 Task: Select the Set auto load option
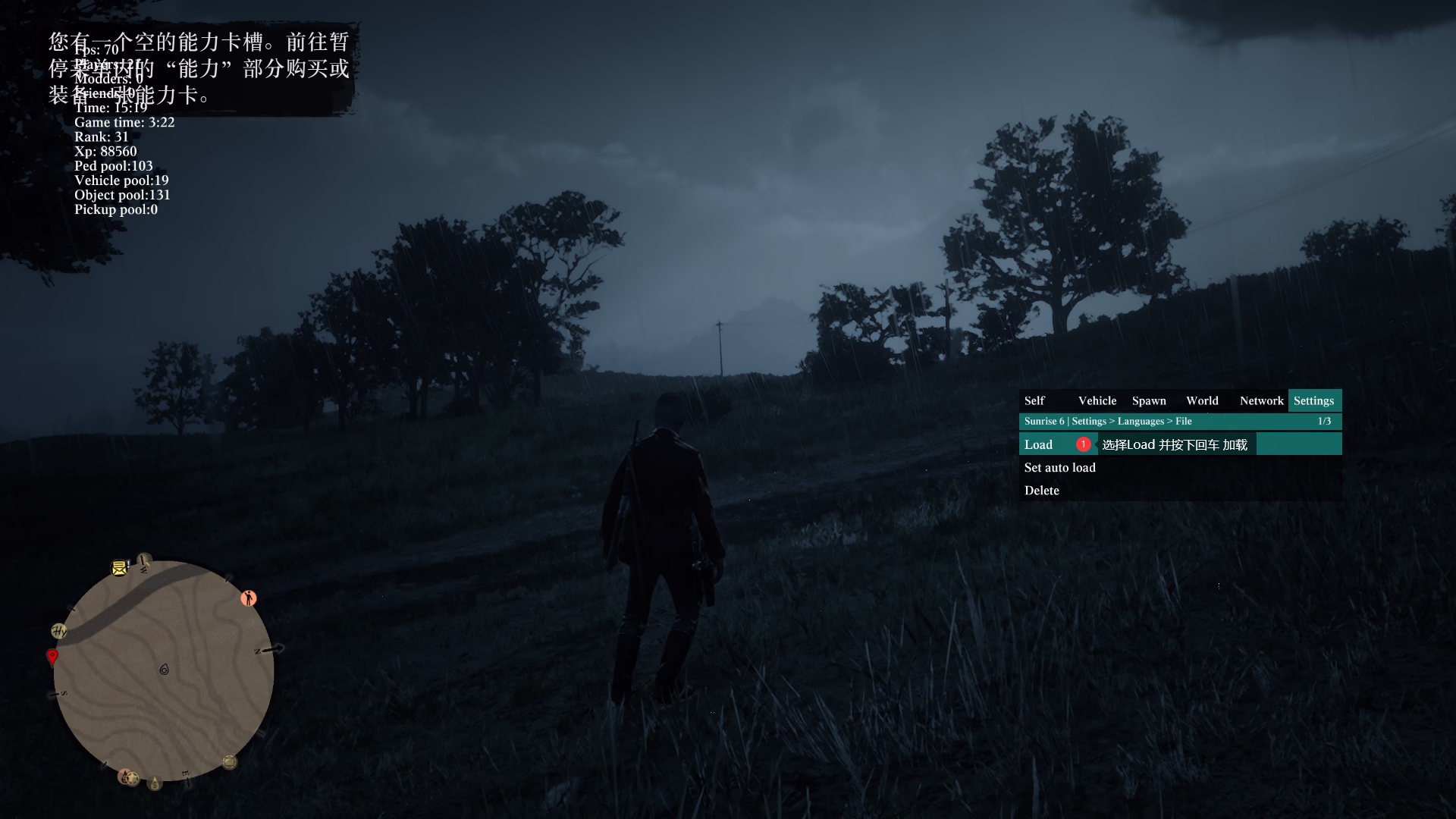(x=1059, y=467)
